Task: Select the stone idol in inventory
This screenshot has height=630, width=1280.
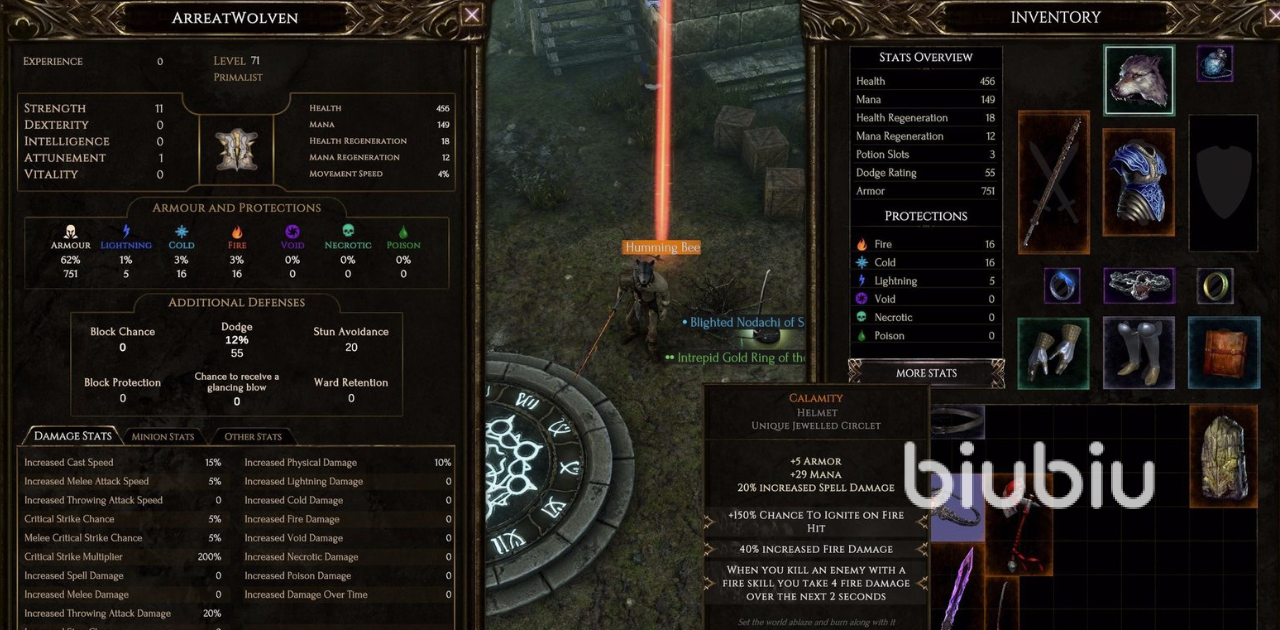Action: (x=1223, y=456)
